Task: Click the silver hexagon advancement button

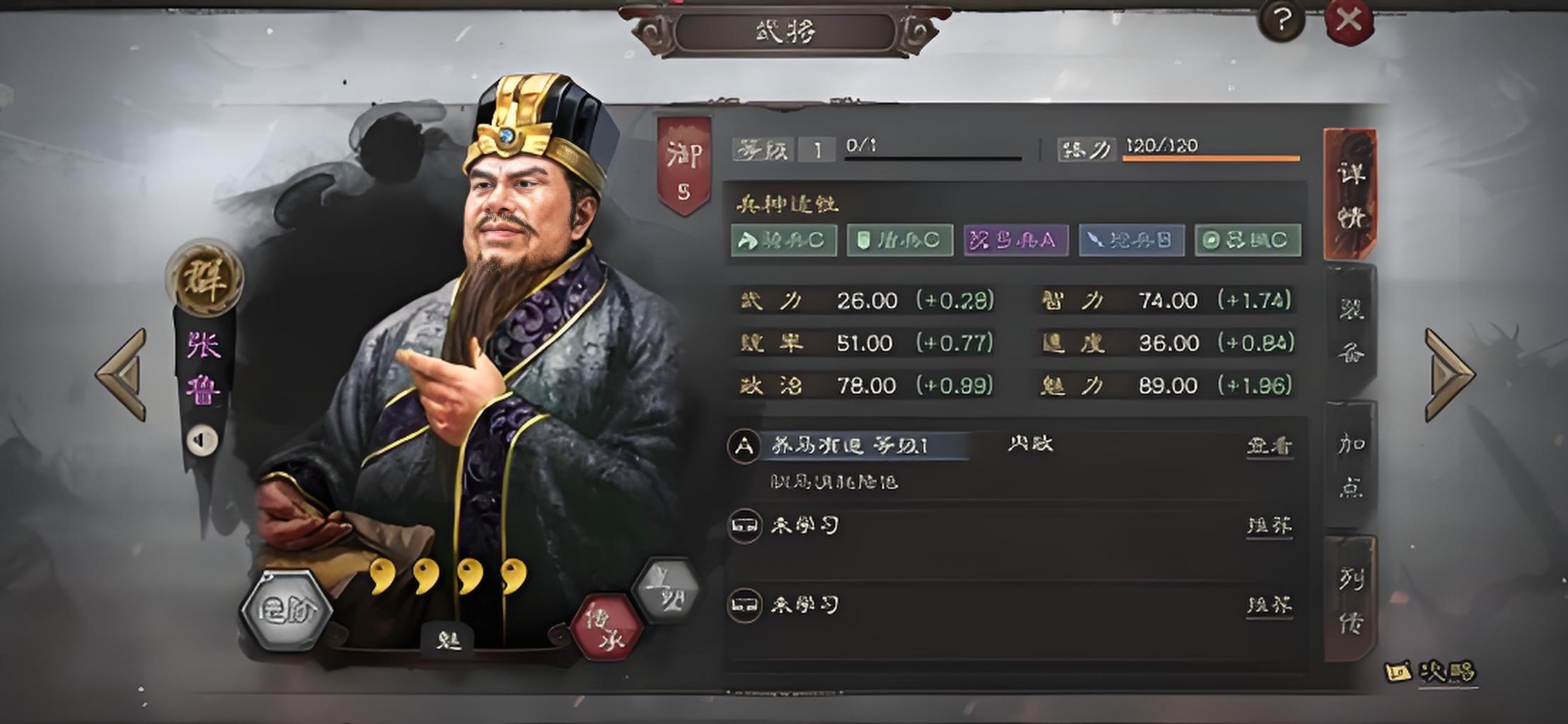Action: (286, 610)
